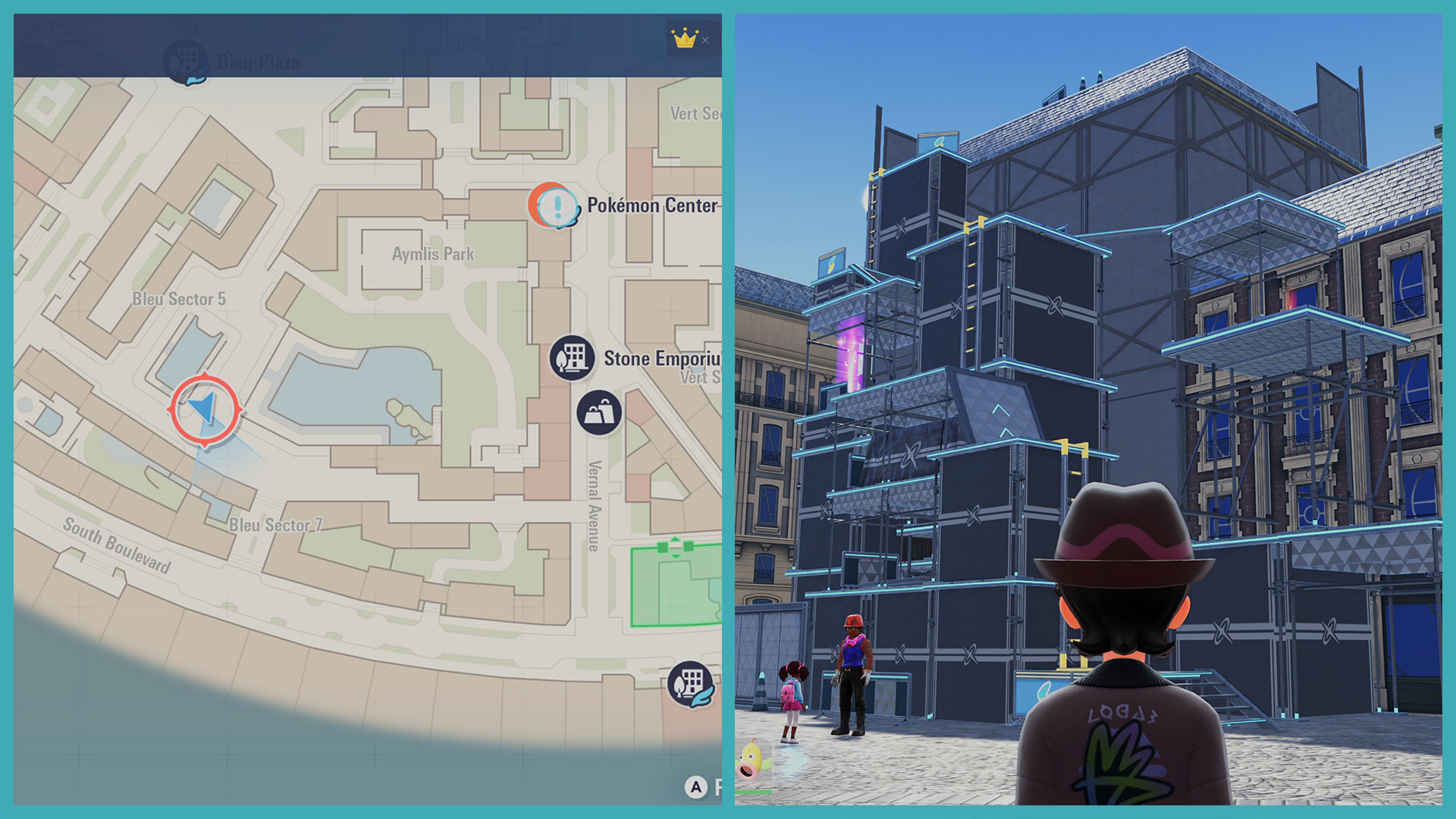Click the Stone Emporium building icon
Image resolution: width=1456 pixels, height=819 pixels.
tap(572, 358)
